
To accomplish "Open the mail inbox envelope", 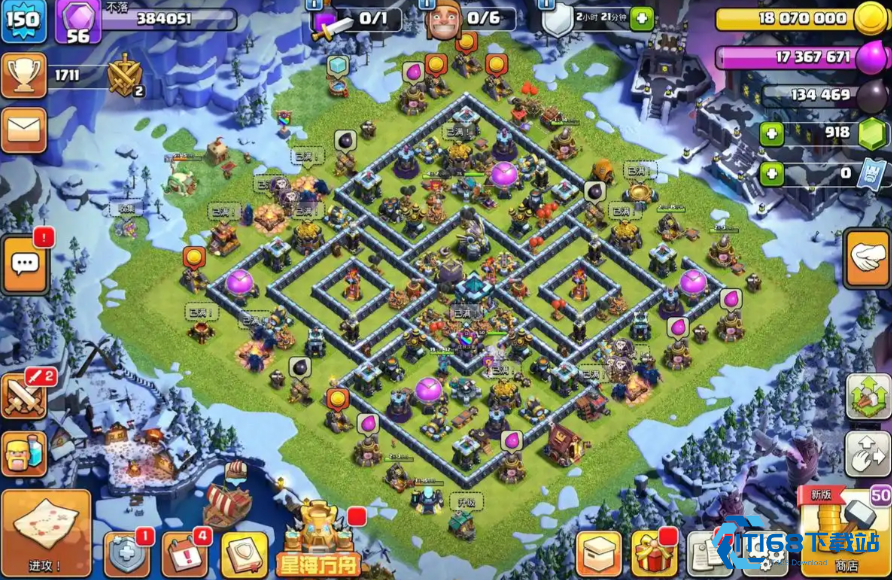I will 23,130.
